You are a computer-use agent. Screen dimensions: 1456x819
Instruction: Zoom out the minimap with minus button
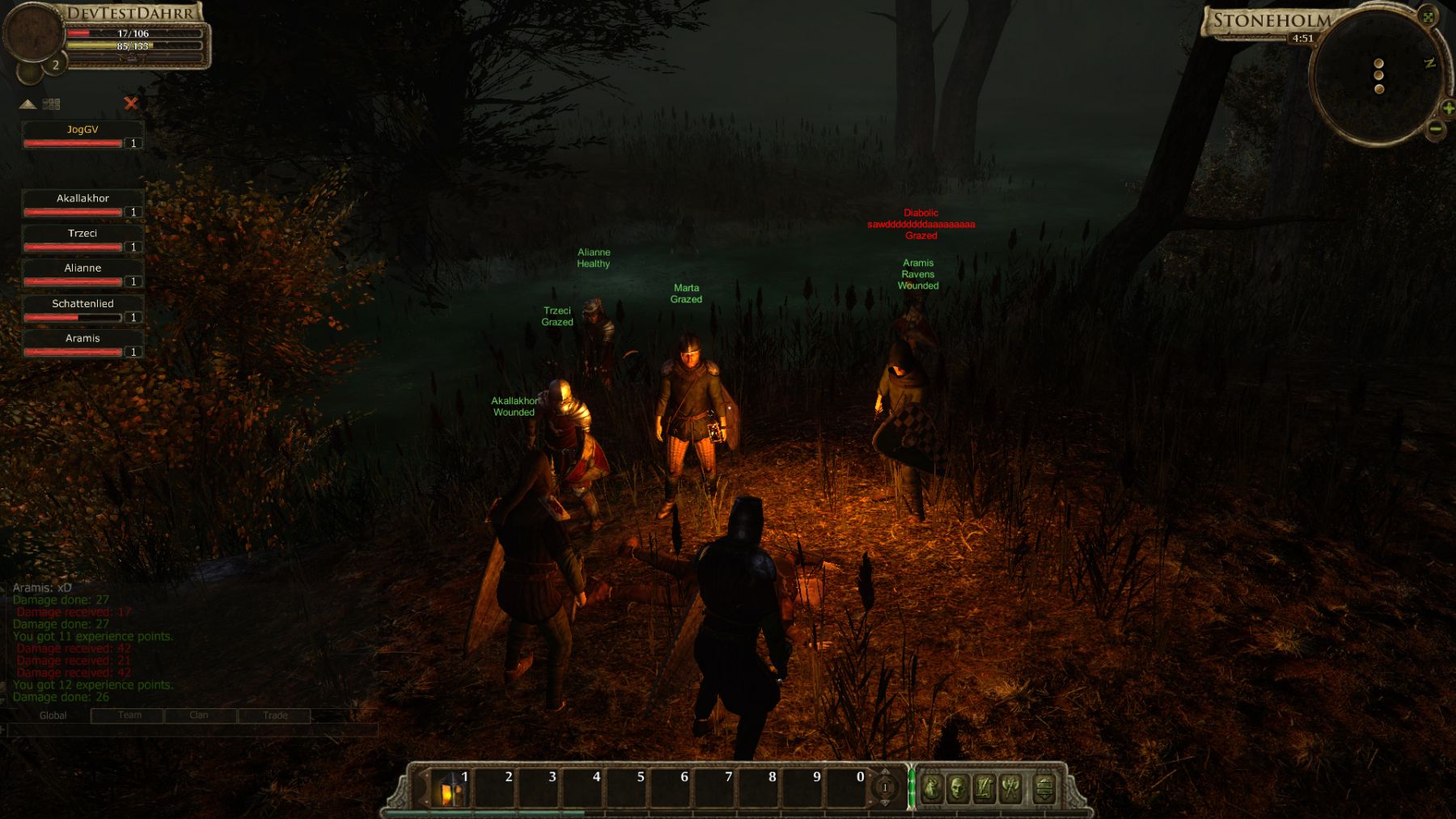[x=1436, y=129]
